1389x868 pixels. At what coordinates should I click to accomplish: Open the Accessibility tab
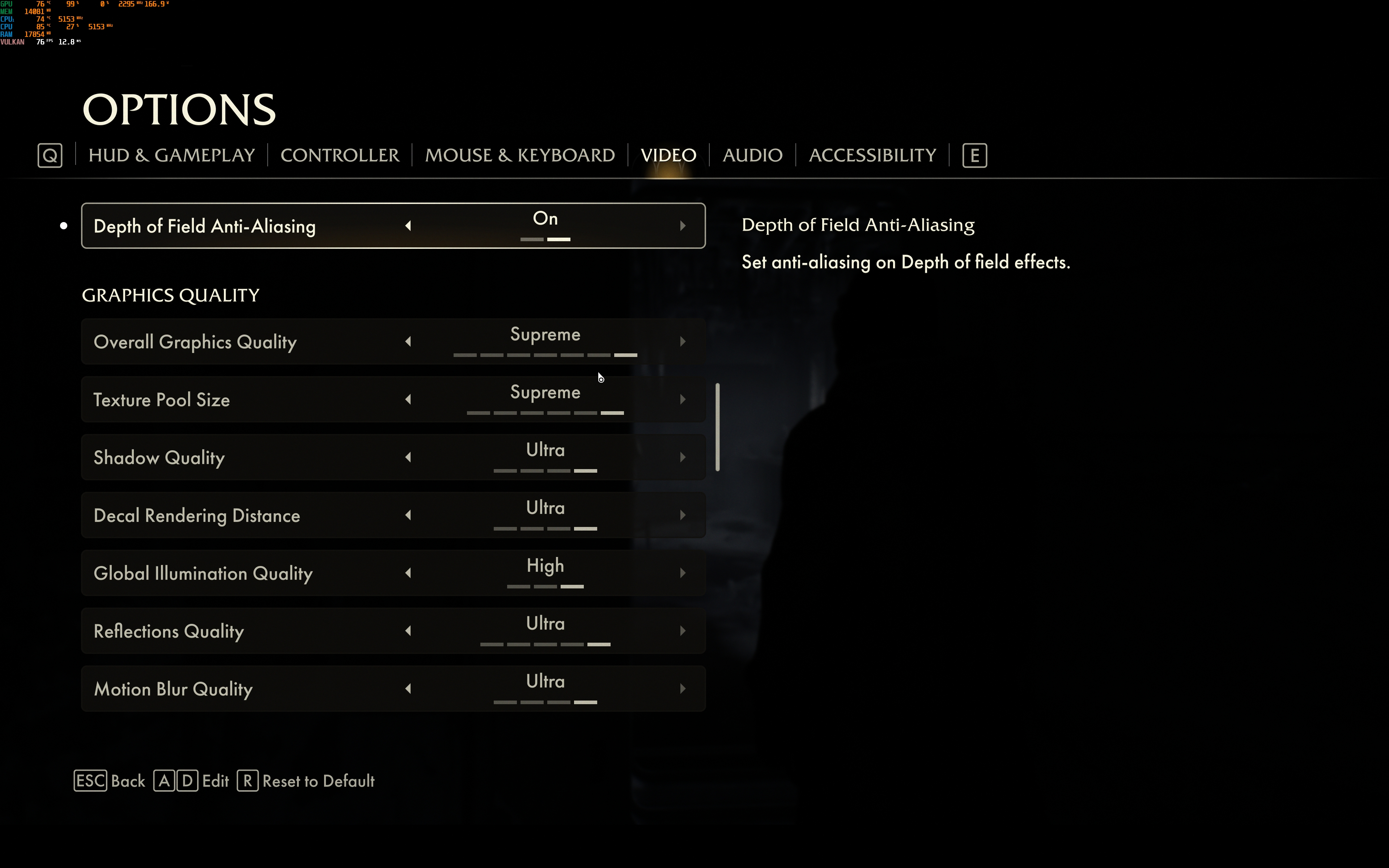click(x=872, y=155)
